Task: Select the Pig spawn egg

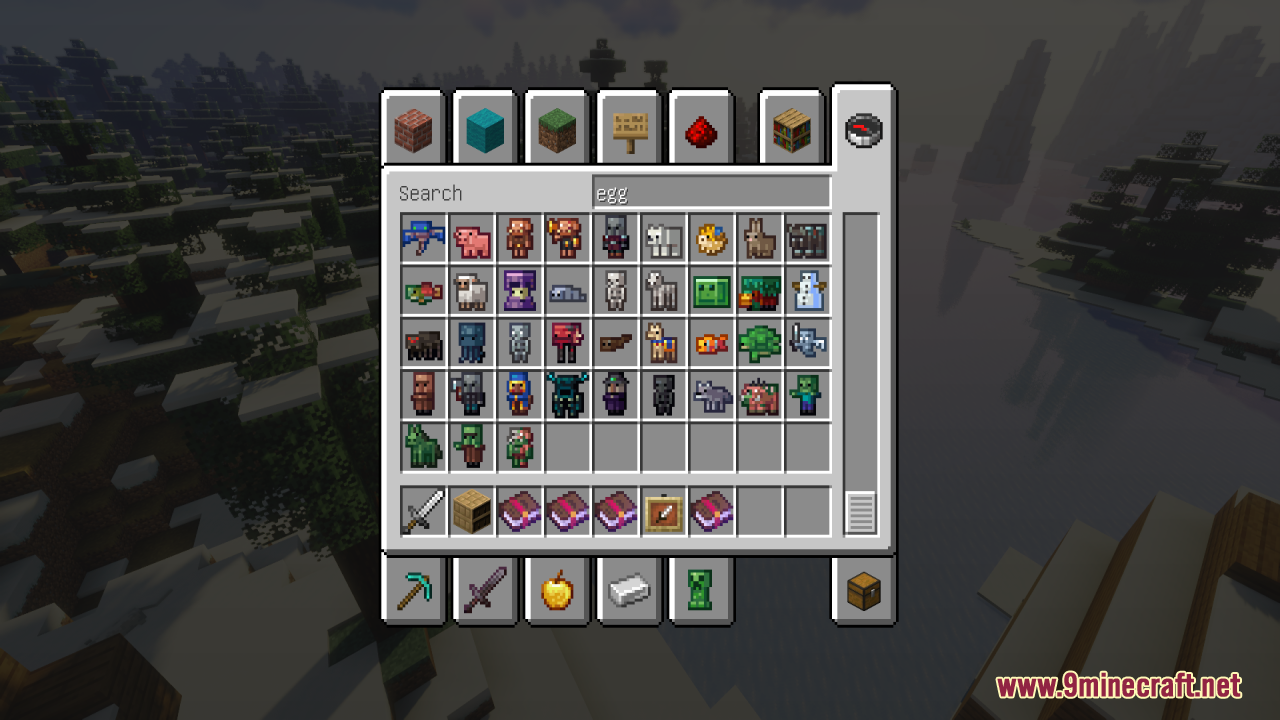Action: pos(471,238)
